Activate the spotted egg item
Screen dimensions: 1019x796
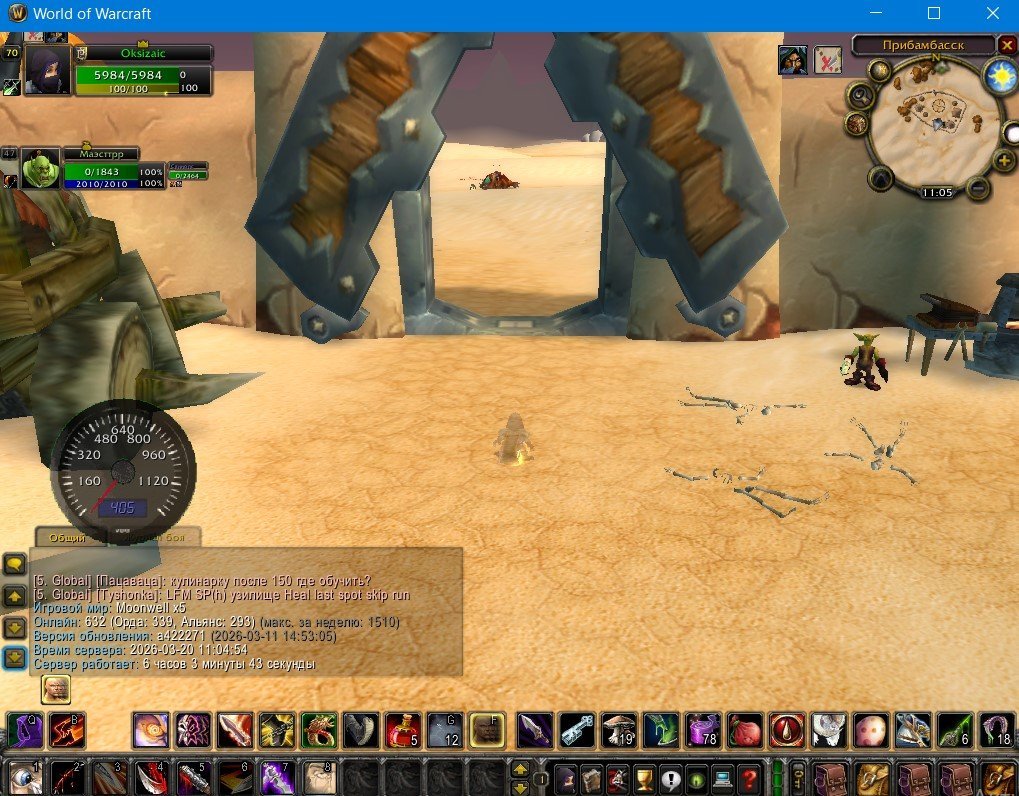tap(870, 730)
